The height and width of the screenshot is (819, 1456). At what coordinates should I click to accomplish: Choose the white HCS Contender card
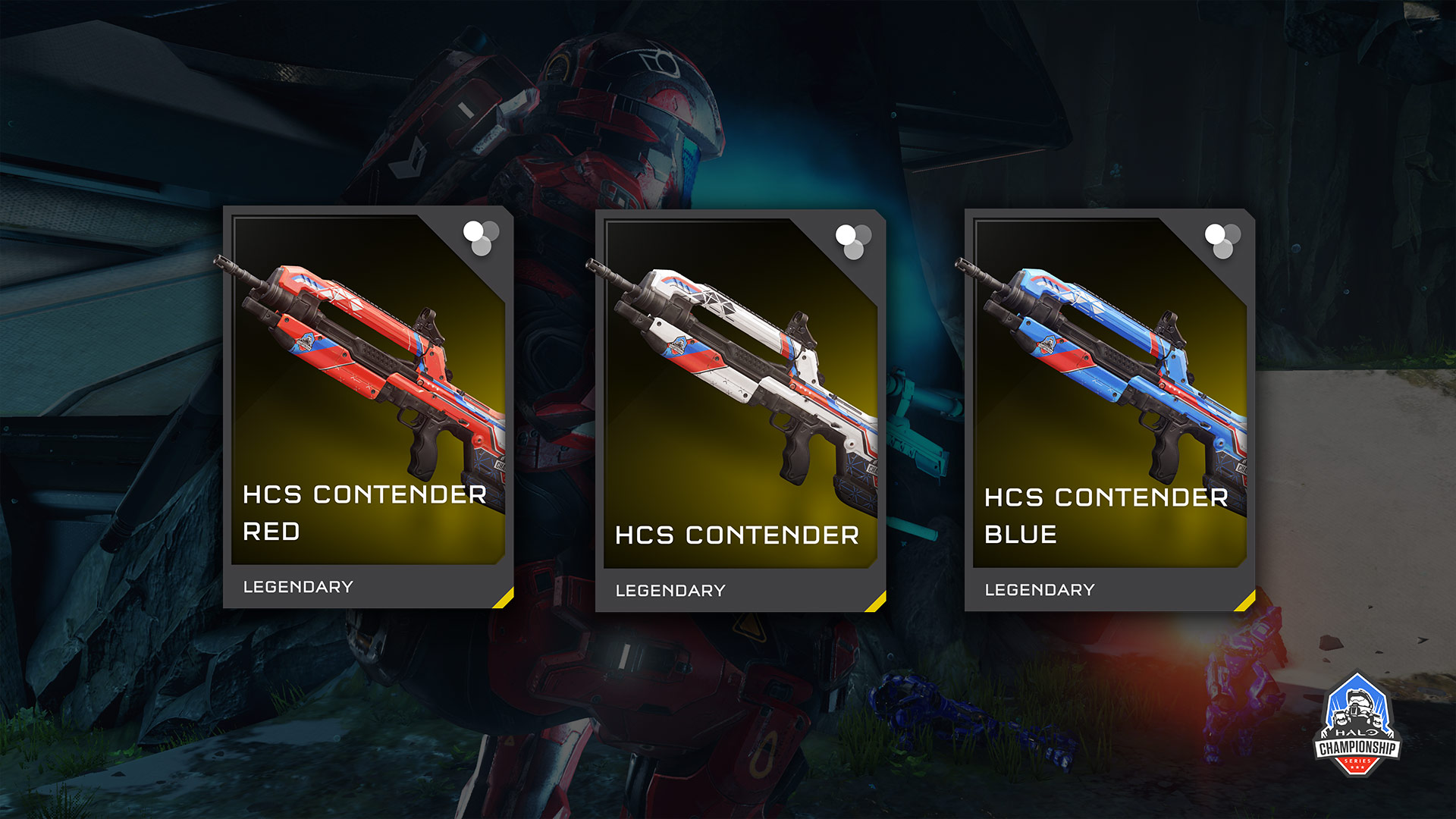(740, 410)
